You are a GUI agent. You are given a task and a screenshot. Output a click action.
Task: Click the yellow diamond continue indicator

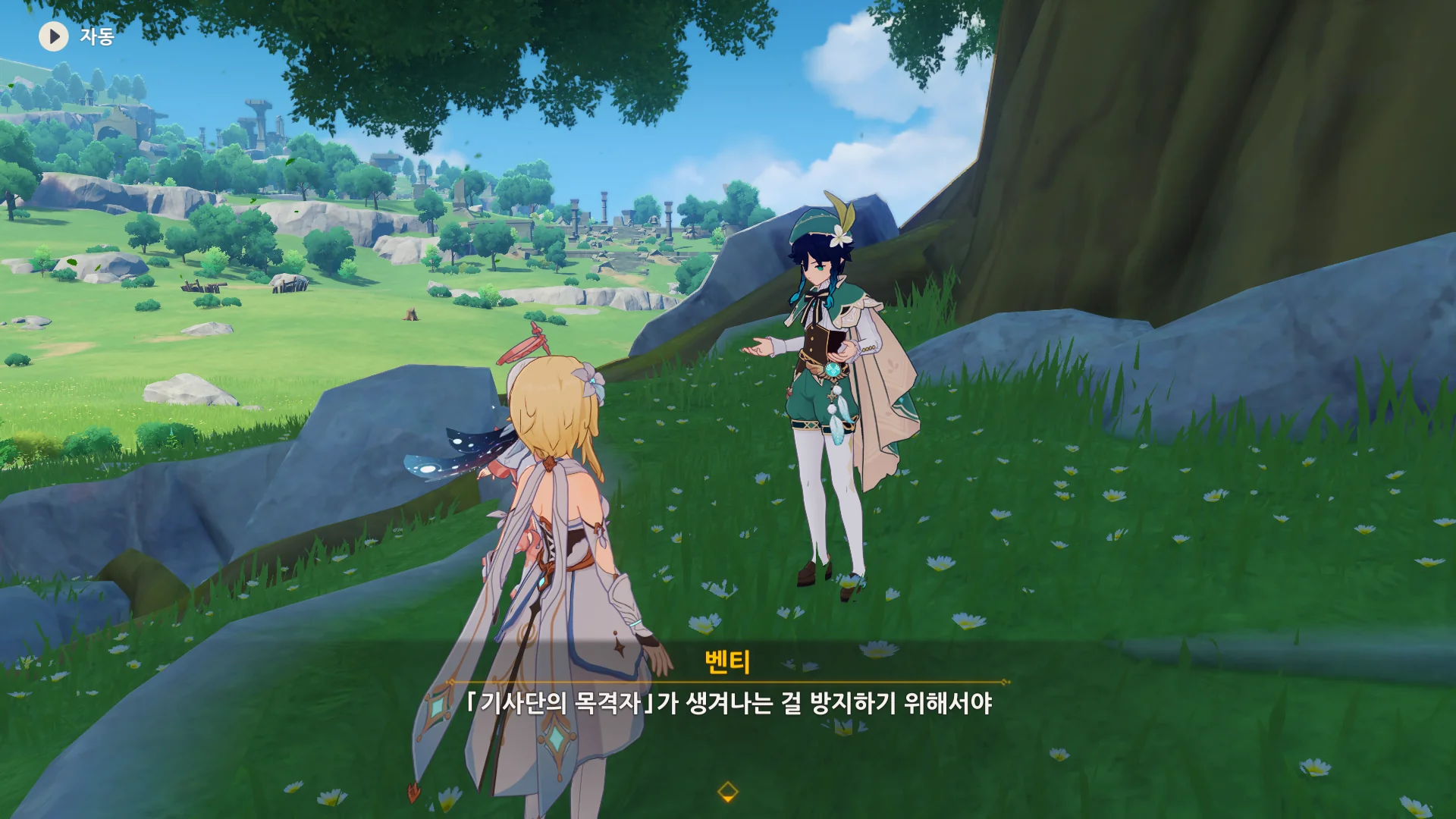click(727, 792)
